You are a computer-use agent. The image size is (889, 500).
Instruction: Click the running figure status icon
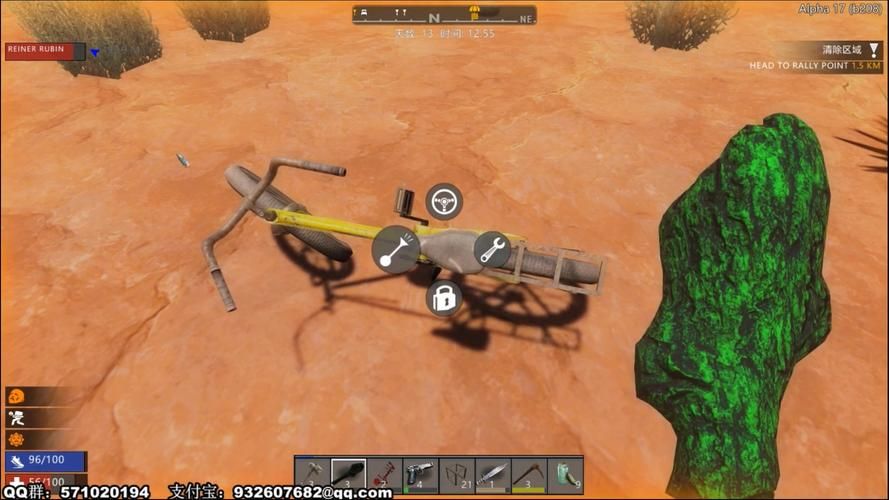point(16,418)
